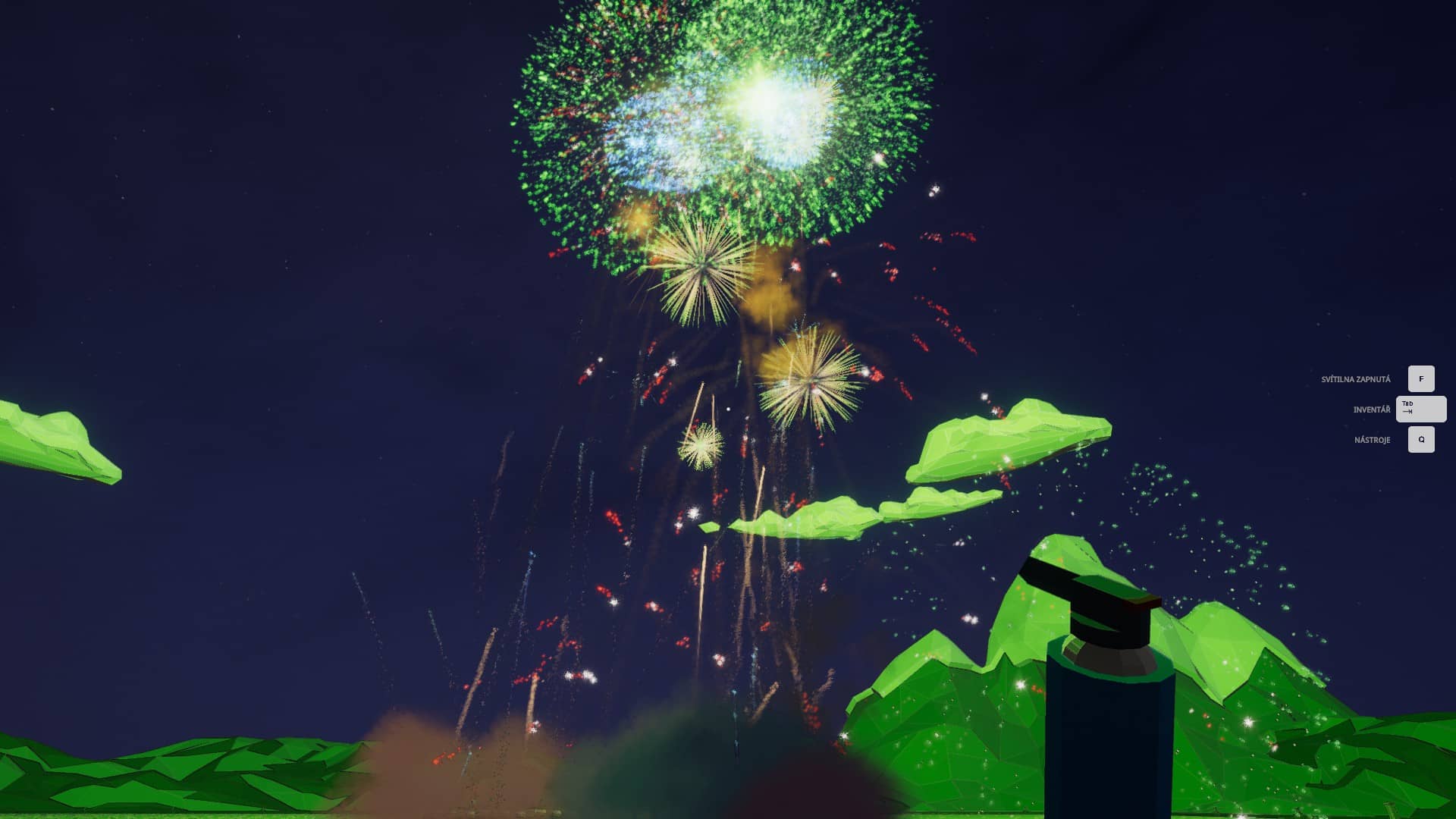Click the Tab key icon for Inventář

point(1420,409)
